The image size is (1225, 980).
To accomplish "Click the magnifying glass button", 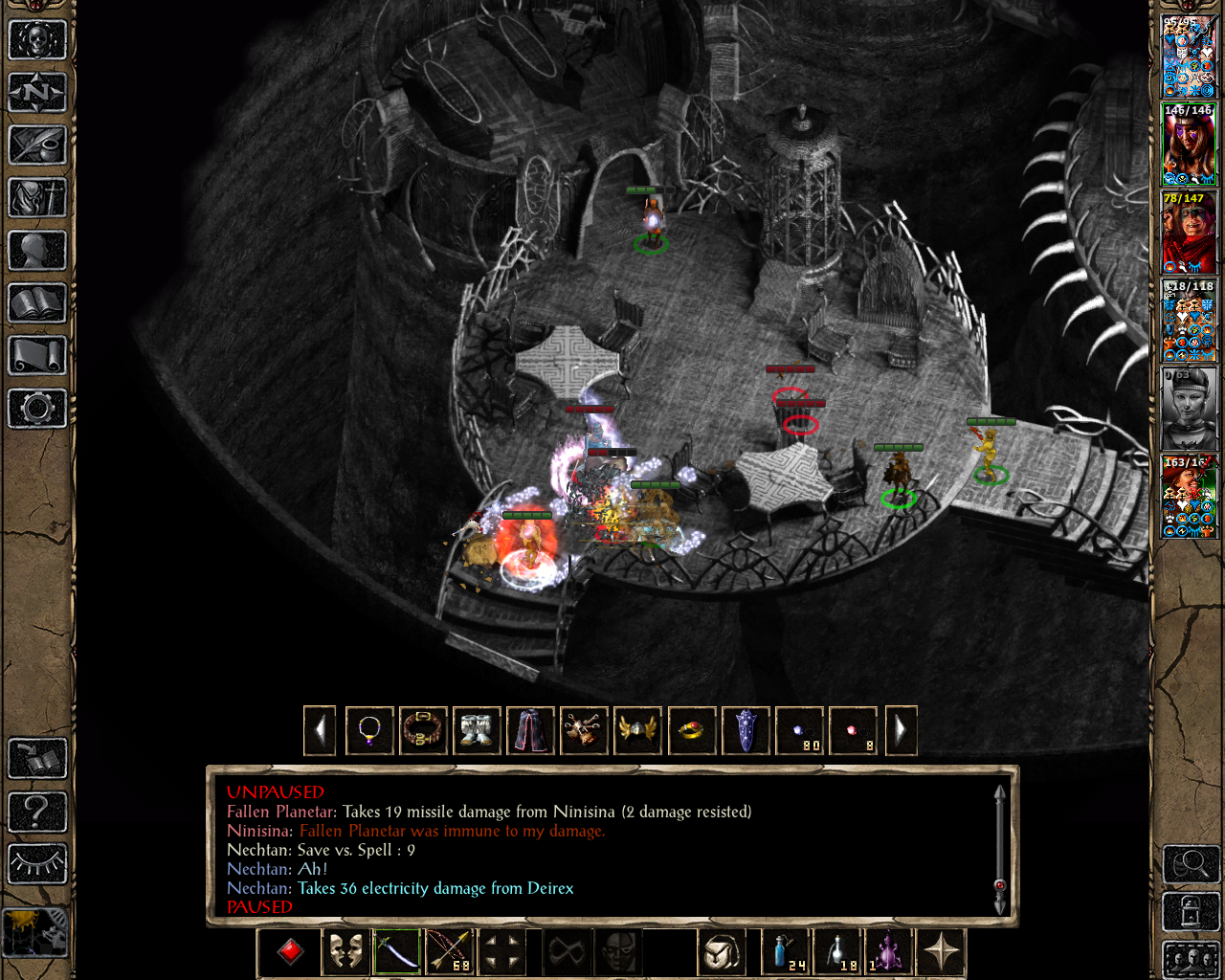I will click(x=1190, y=864).
